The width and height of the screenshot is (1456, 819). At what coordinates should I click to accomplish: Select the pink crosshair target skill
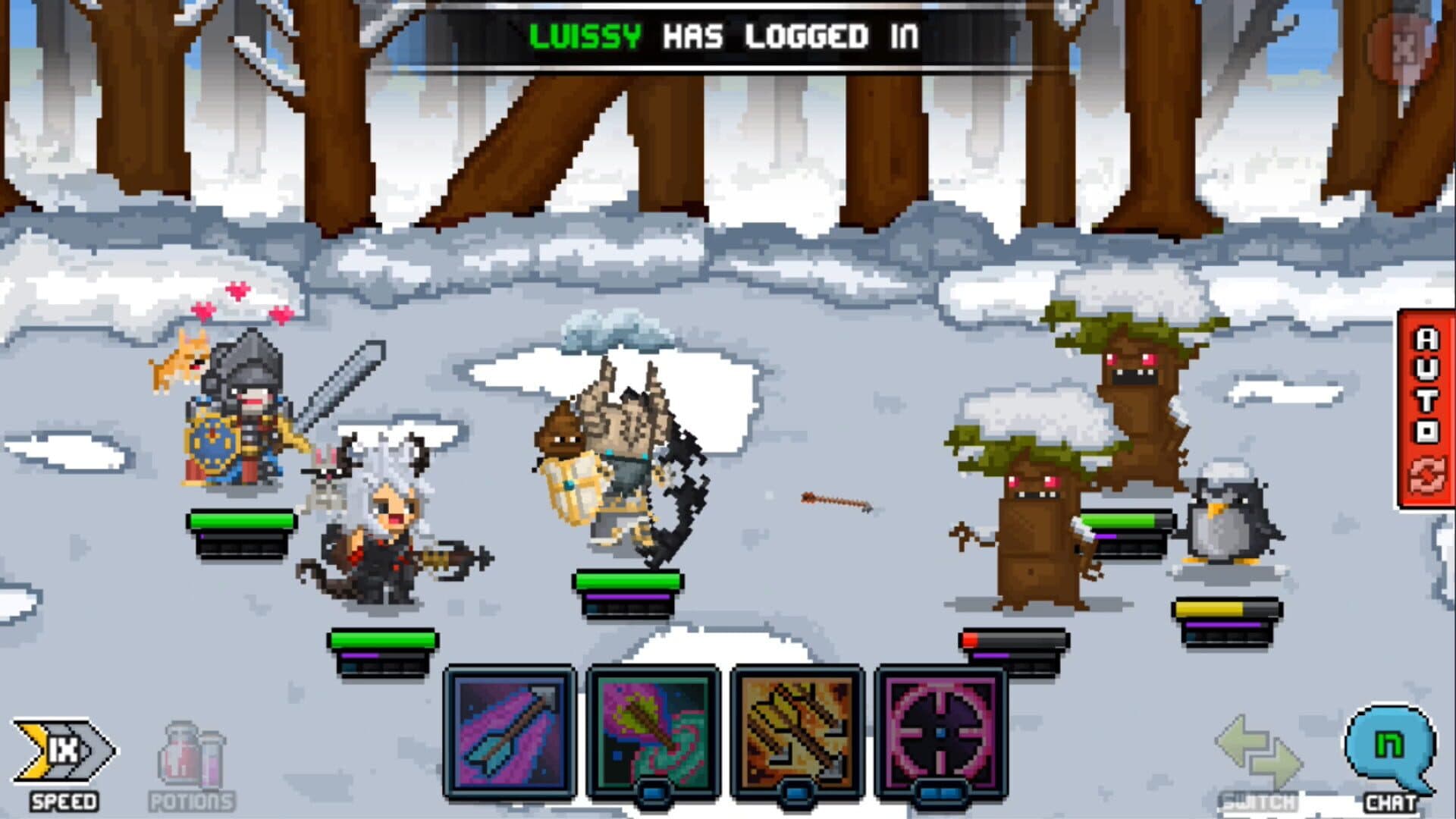pos(940,732)
